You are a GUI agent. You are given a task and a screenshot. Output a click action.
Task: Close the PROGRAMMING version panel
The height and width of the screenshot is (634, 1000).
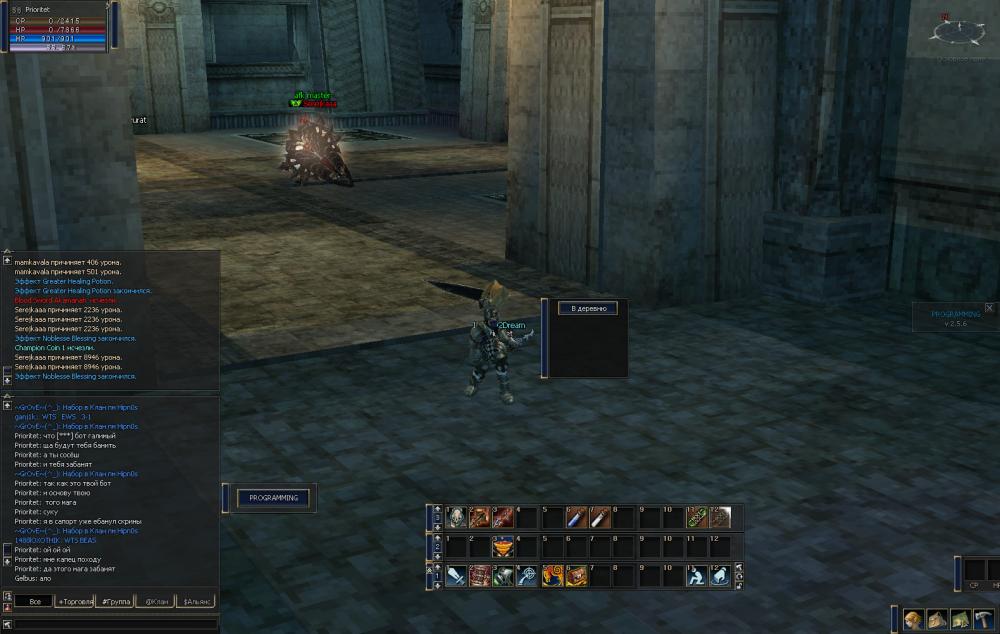989,308
